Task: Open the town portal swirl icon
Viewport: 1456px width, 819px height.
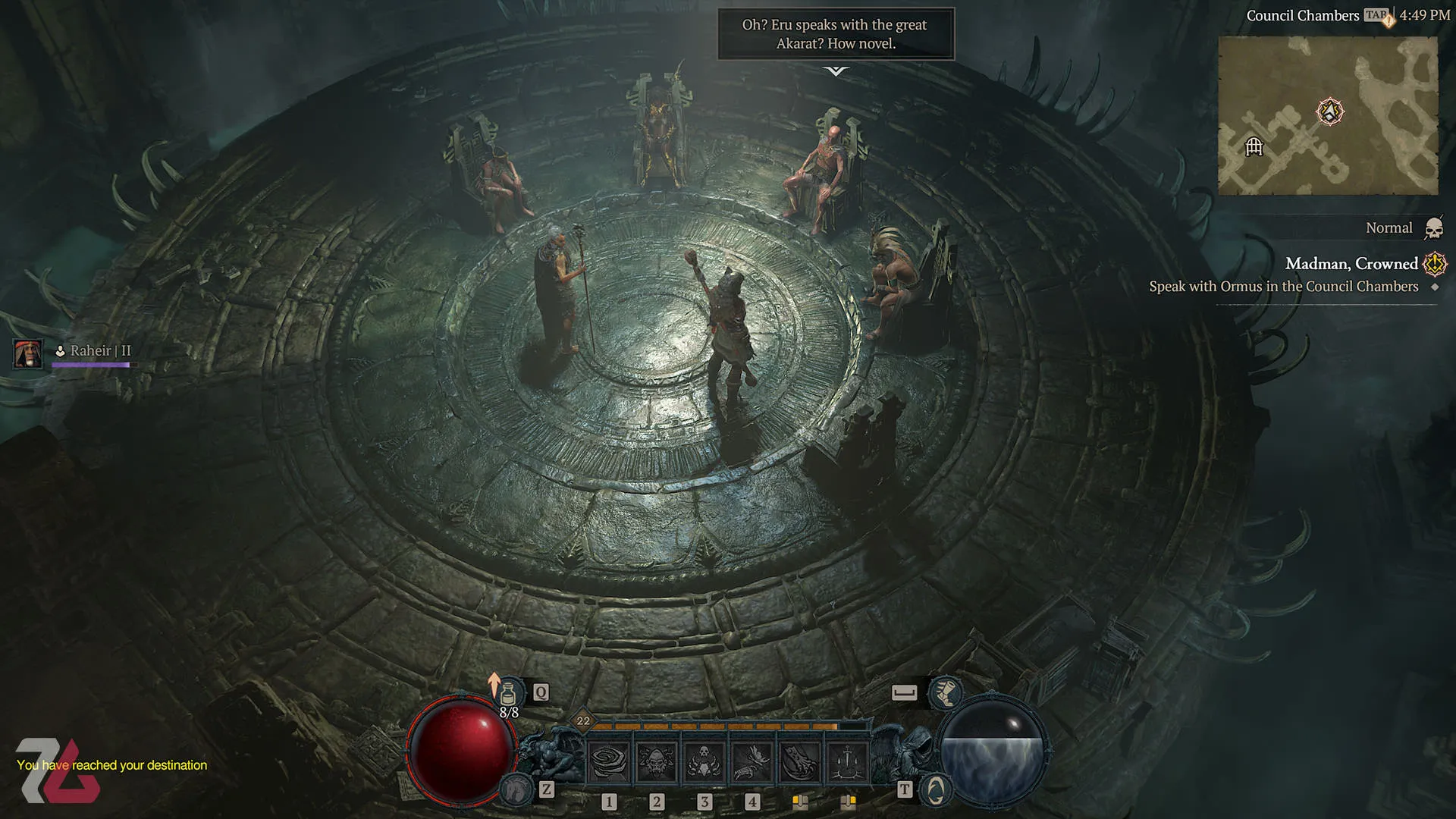Action: (936, 790)
